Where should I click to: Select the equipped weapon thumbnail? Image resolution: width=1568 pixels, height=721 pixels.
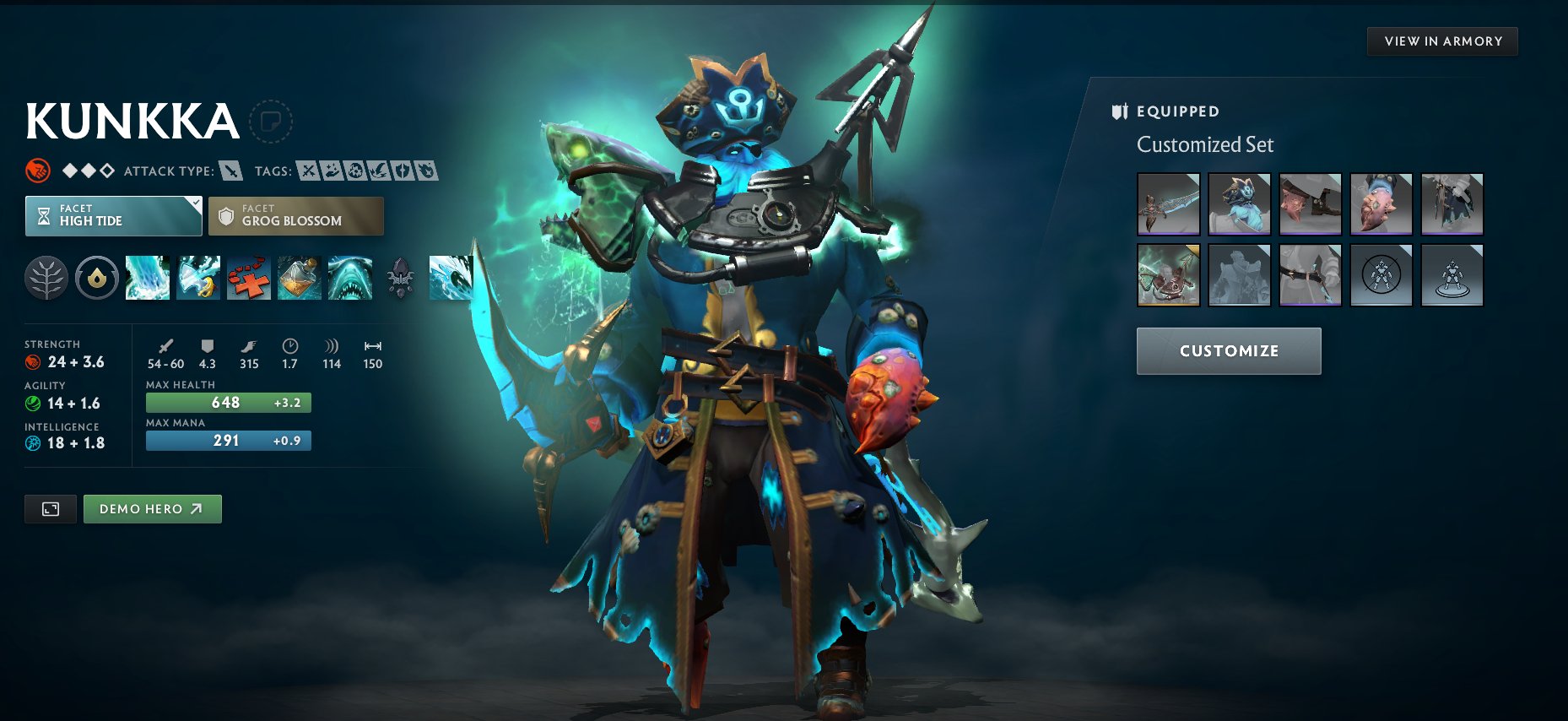pos(1169,204)
